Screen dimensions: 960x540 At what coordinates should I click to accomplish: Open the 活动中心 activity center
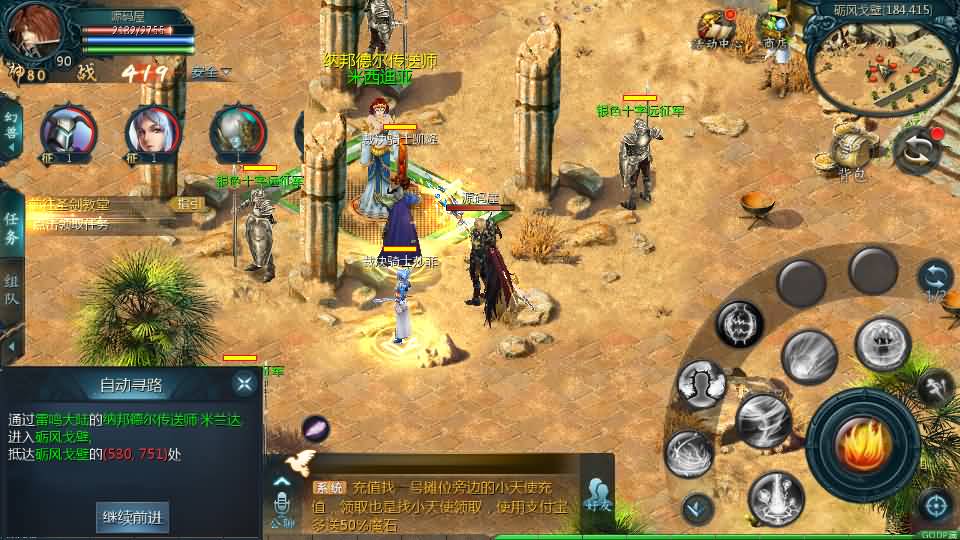point(716,30)
